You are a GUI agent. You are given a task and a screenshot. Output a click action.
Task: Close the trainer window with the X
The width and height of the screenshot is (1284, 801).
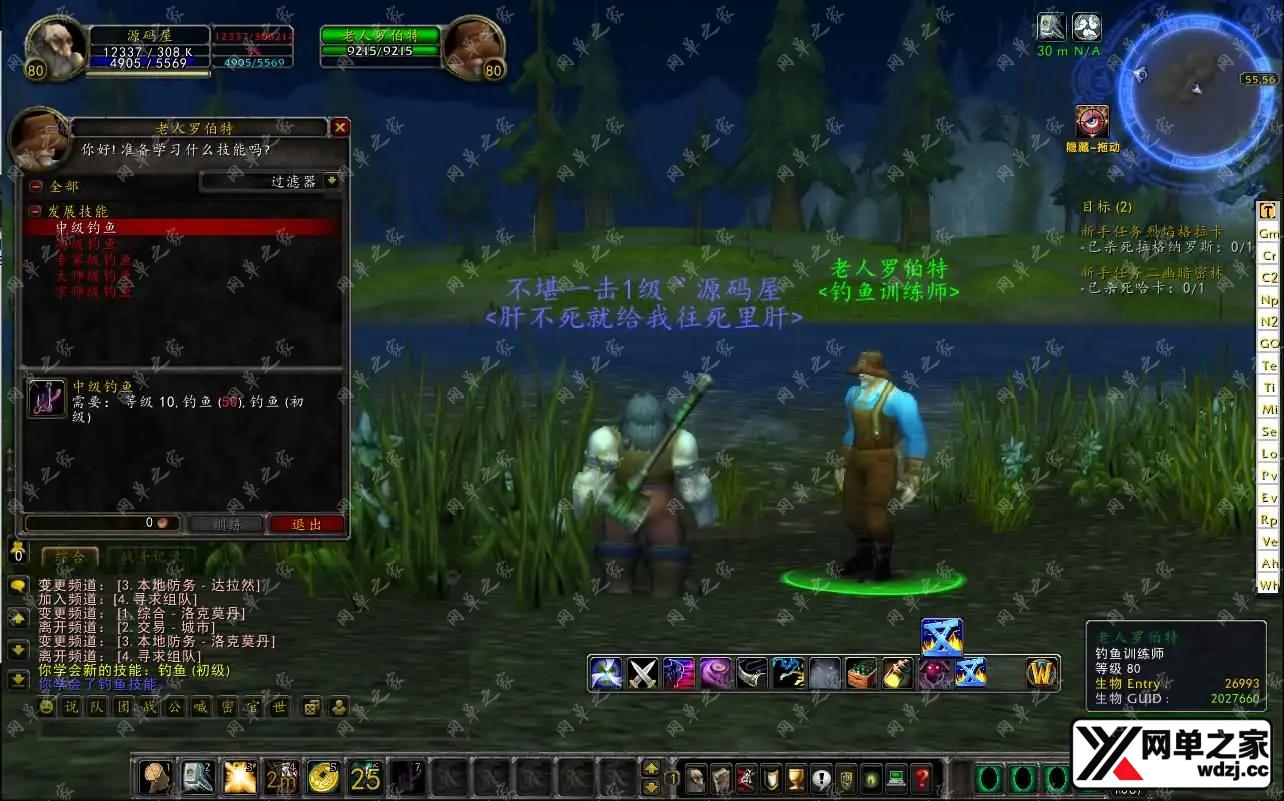pos(340,128)
